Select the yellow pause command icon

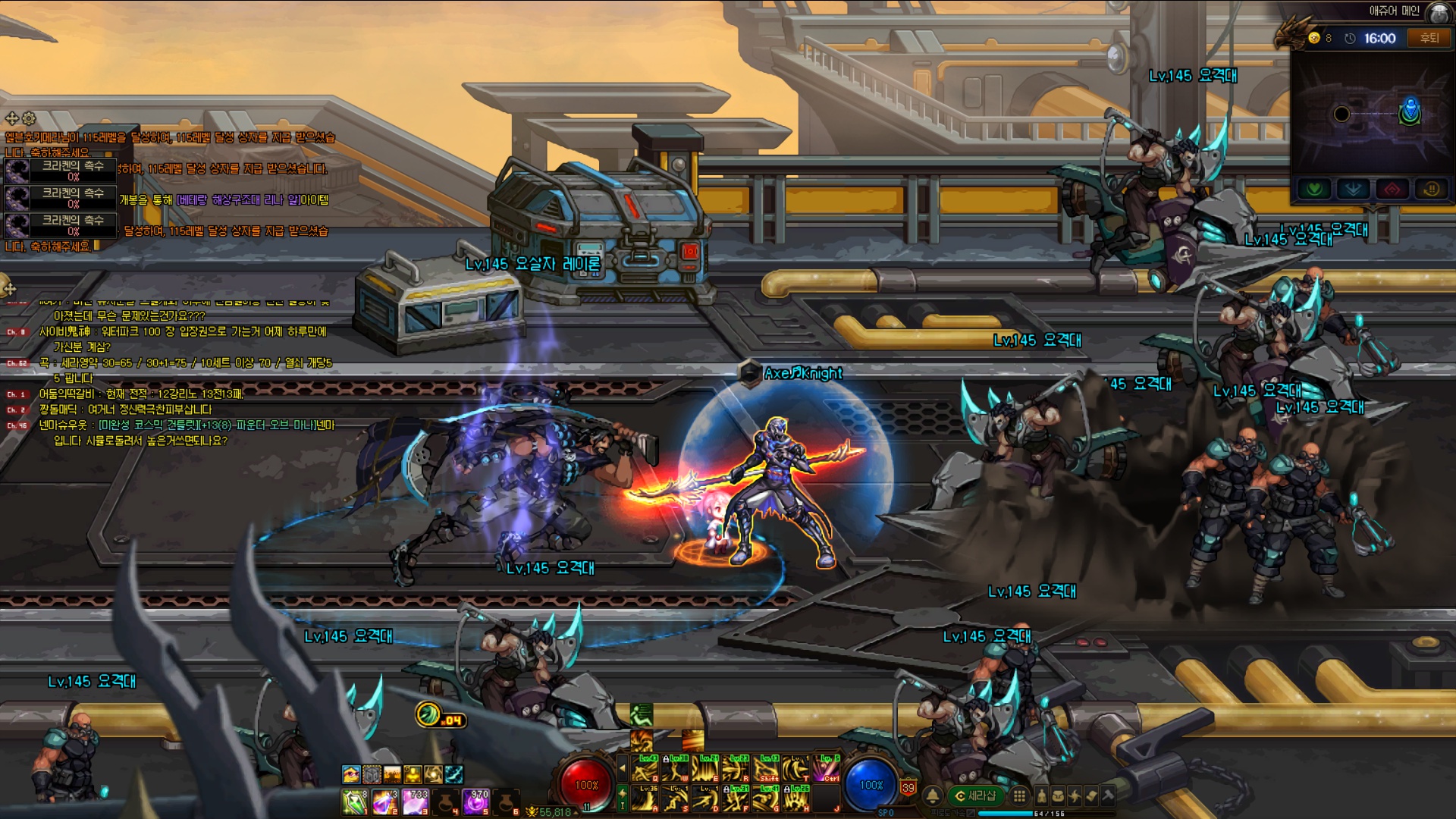pyautogui.click(x=1432, y=189)
